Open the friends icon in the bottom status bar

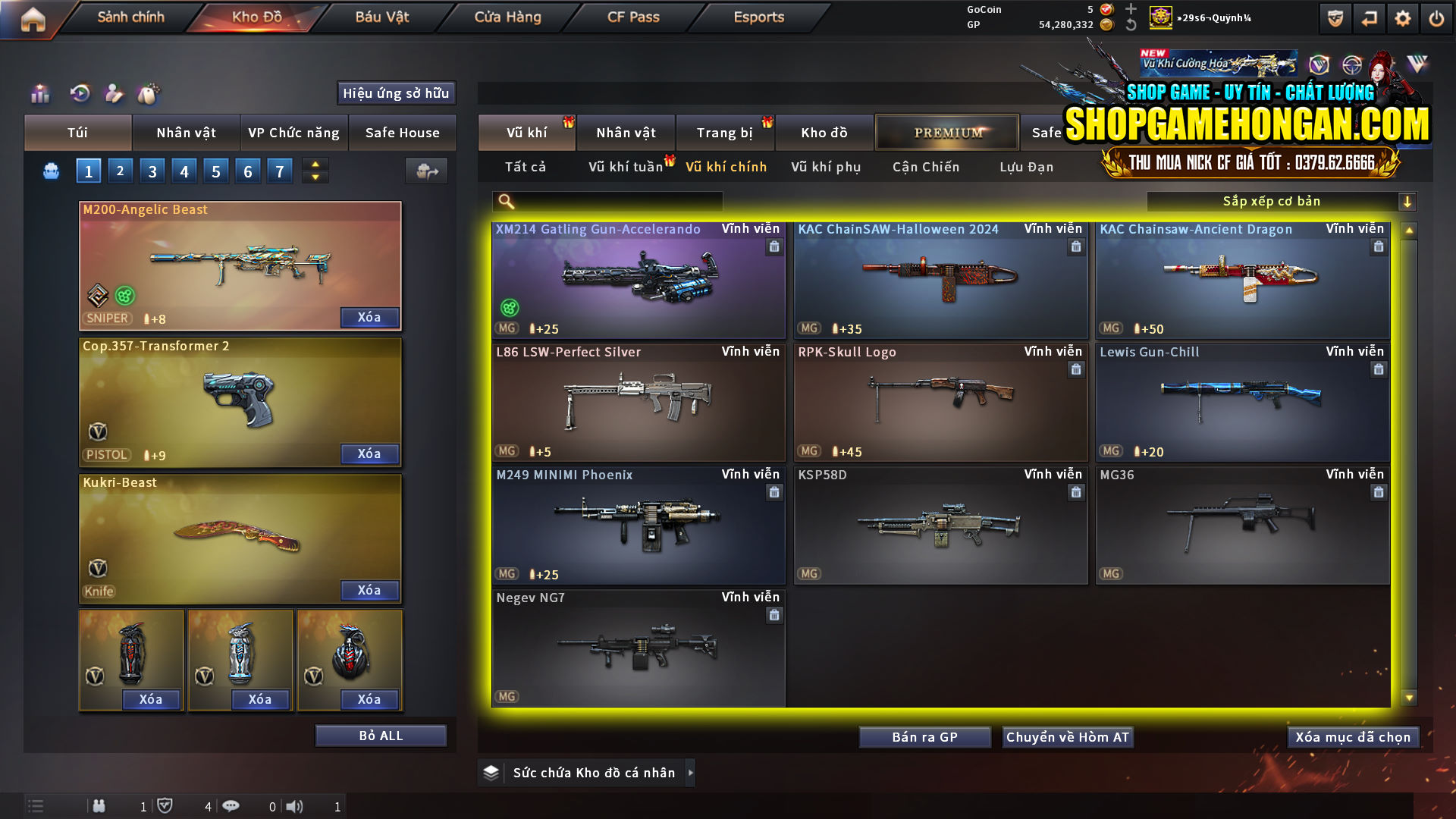click(x=99, y=806)
